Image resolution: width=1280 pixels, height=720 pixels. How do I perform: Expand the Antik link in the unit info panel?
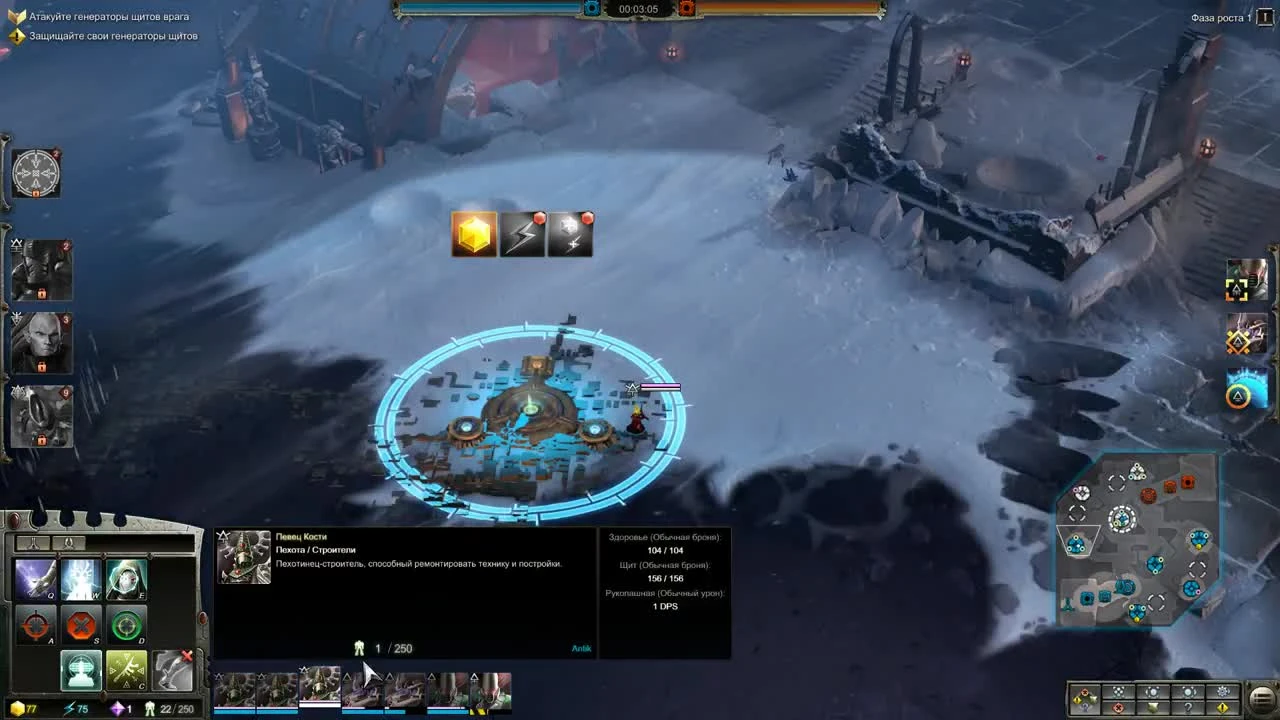(581, 648)
